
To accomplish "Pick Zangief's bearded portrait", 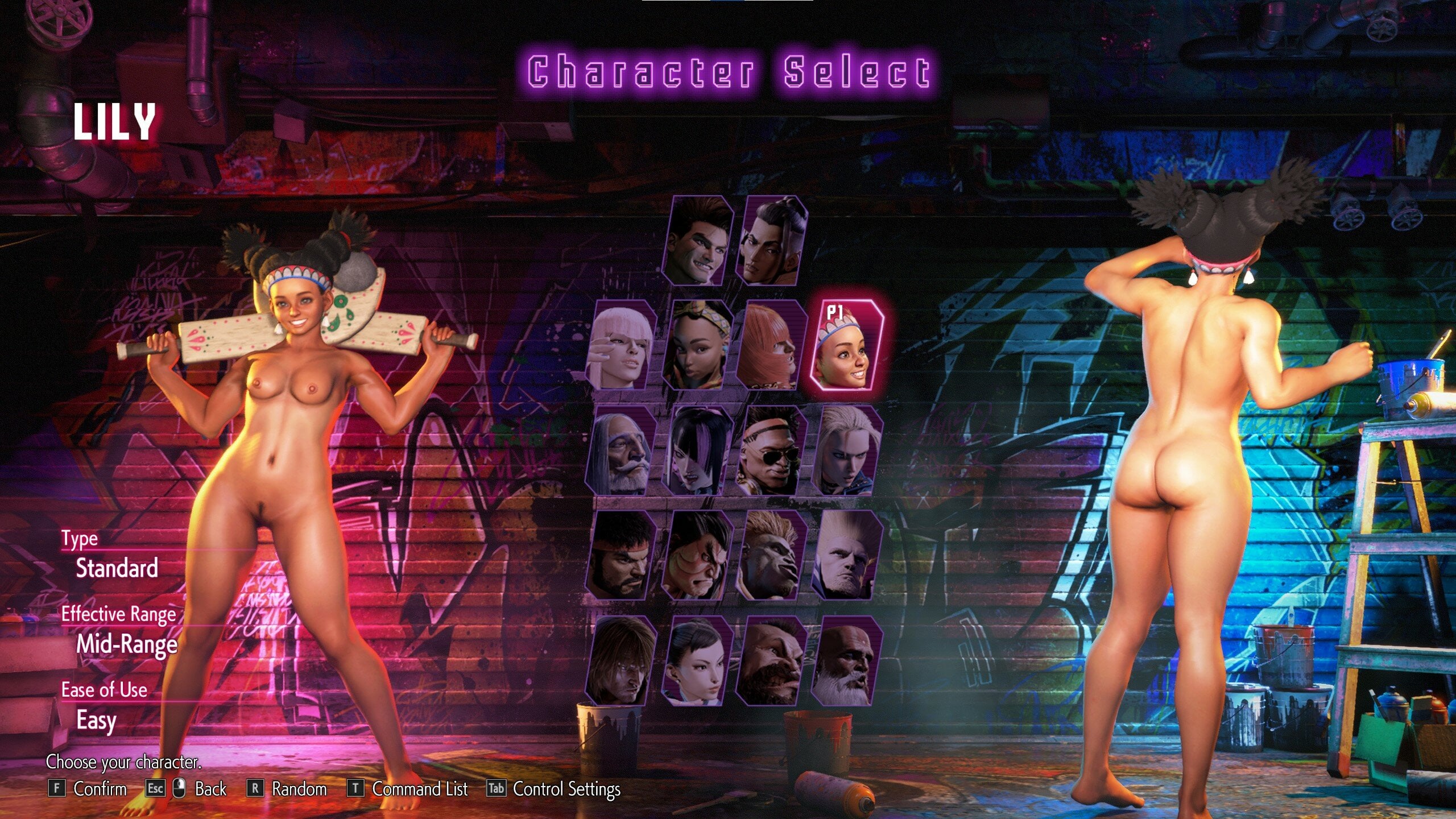I will point(771,661).
